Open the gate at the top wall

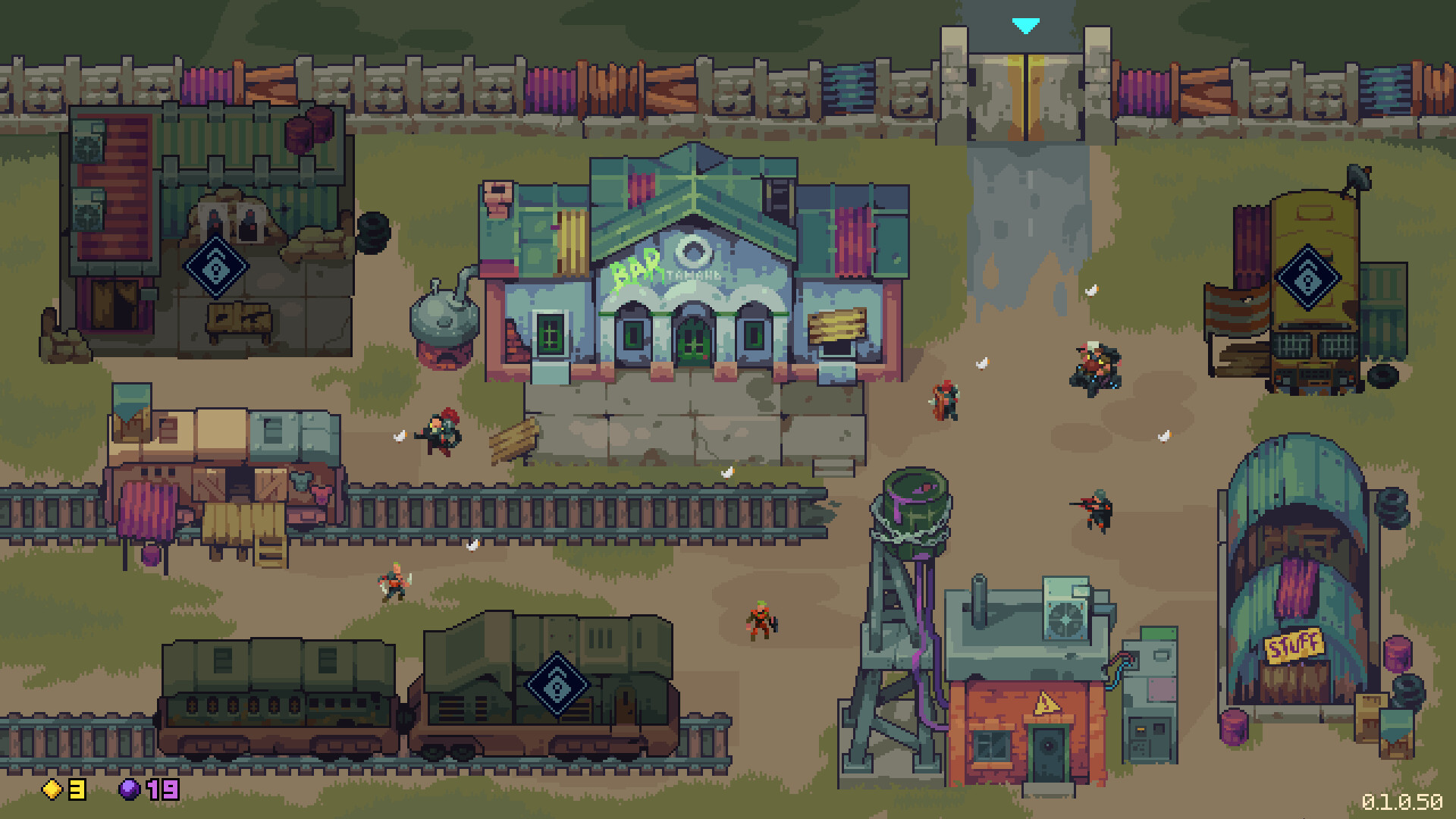[x=1025, y=91]
